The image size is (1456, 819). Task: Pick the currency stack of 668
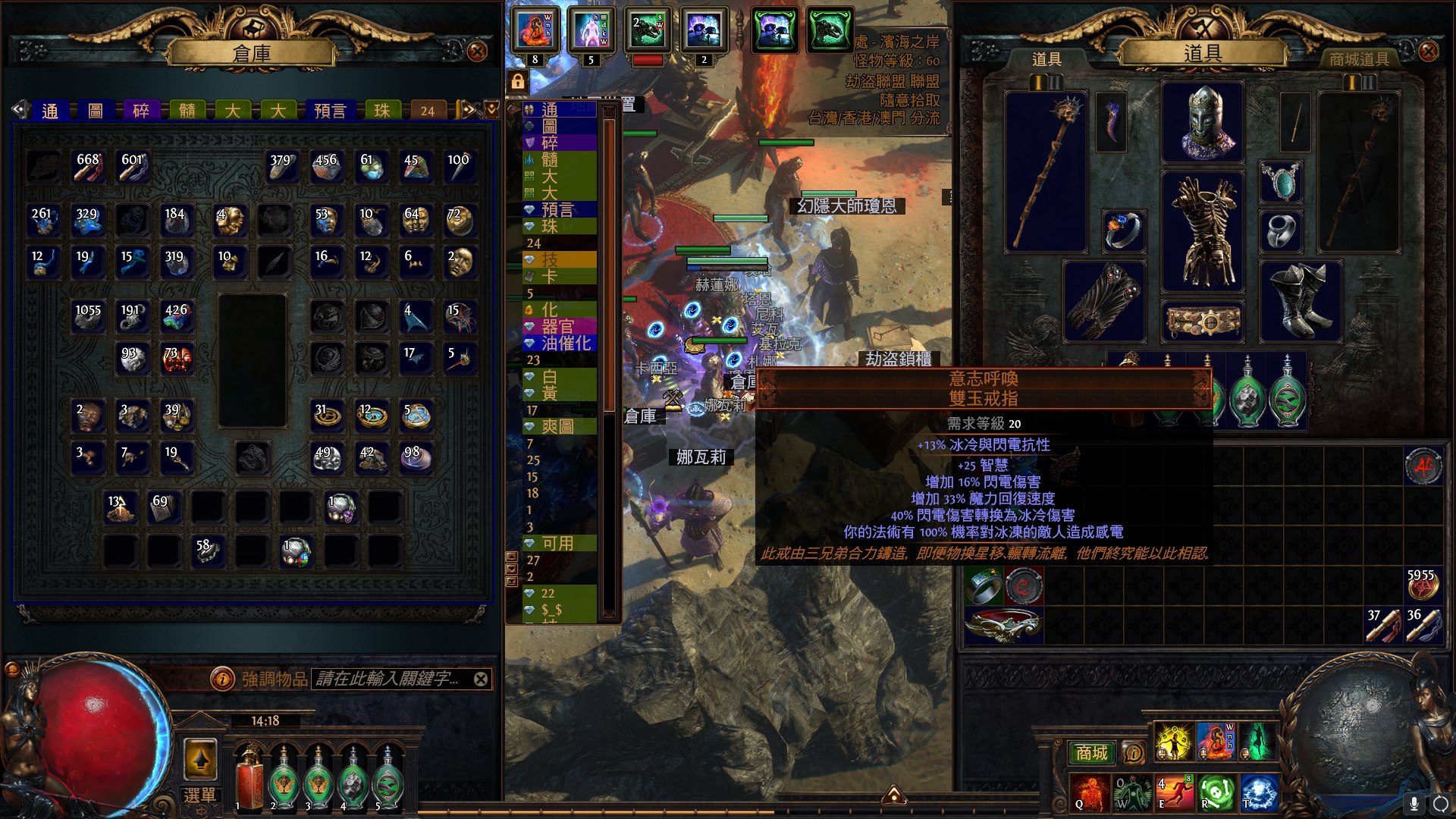click(88, 167)
